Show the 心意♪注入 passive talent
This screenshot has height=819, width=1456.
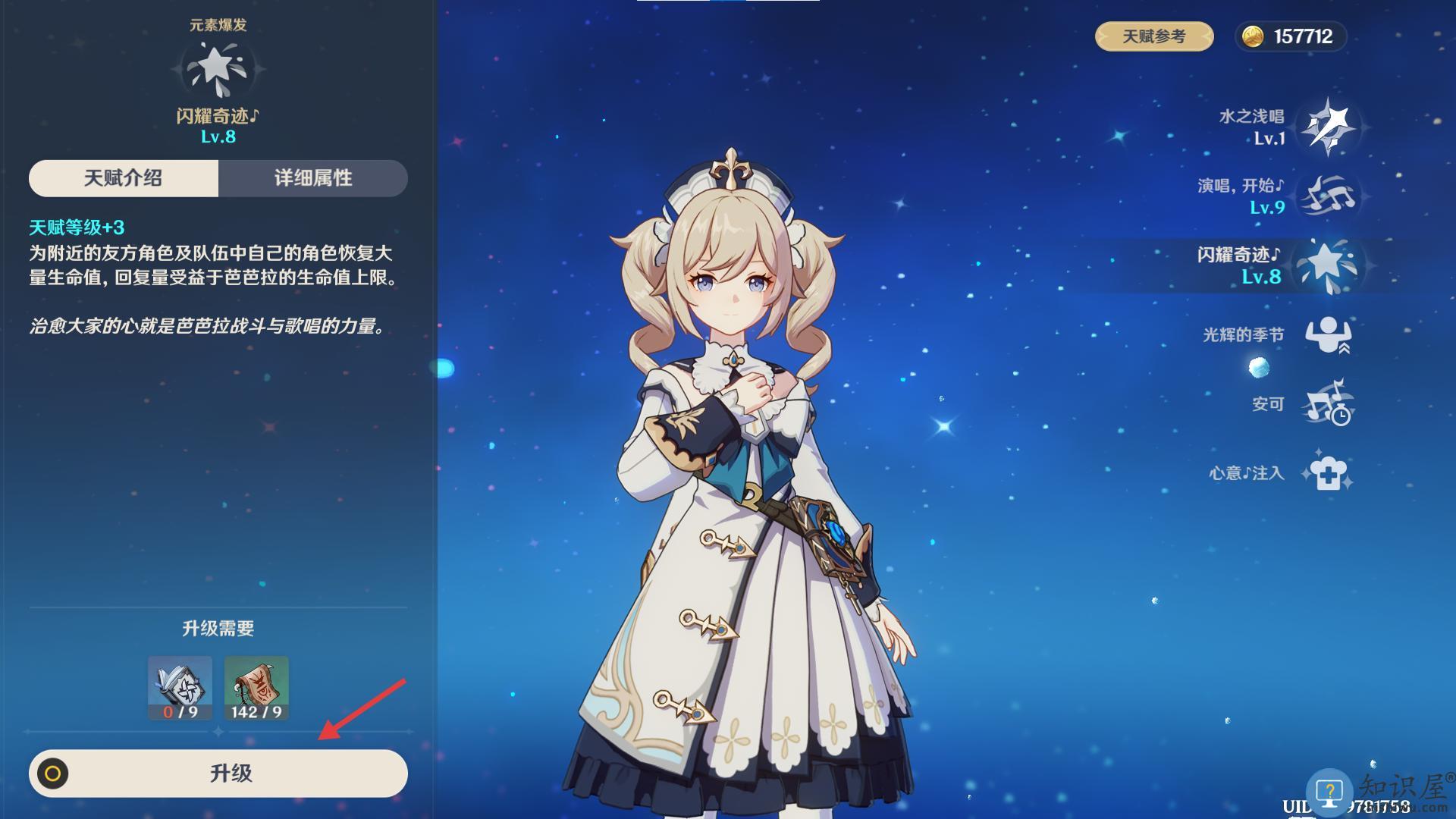coord(1327,473)
